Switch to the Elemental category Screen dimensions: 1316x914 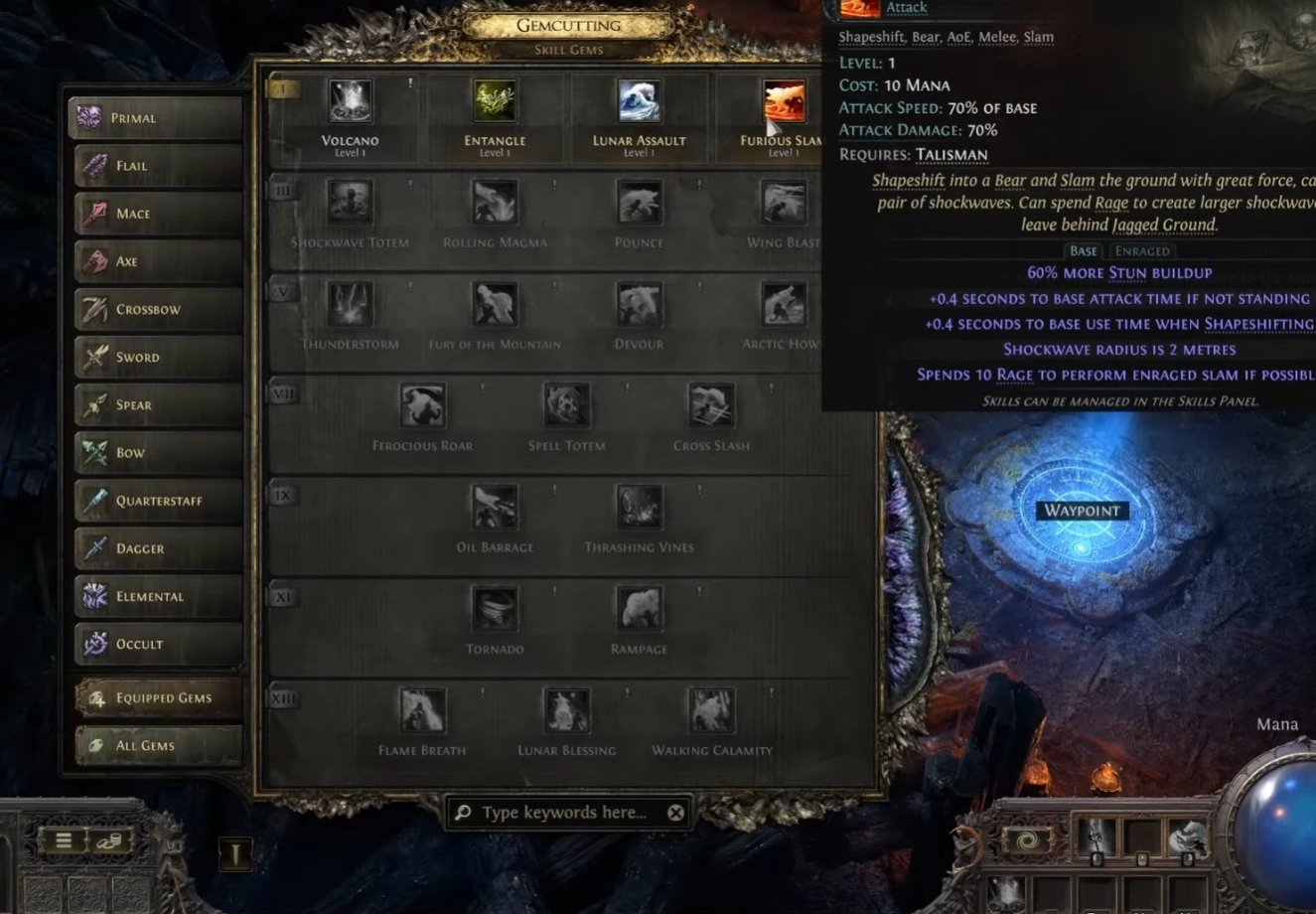point(156,596)
